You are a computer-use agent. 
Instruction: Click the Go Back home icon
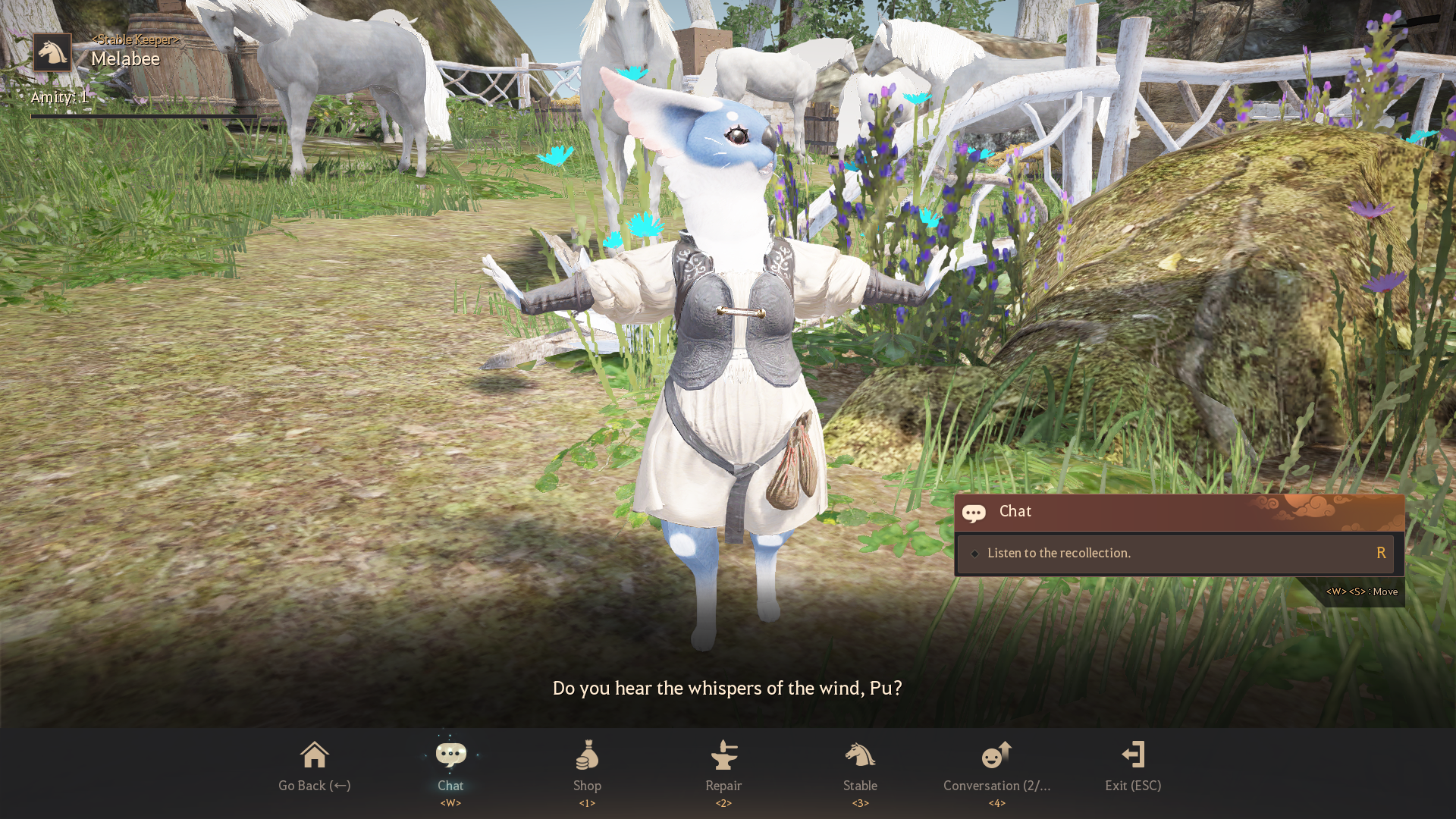point(314,753)
